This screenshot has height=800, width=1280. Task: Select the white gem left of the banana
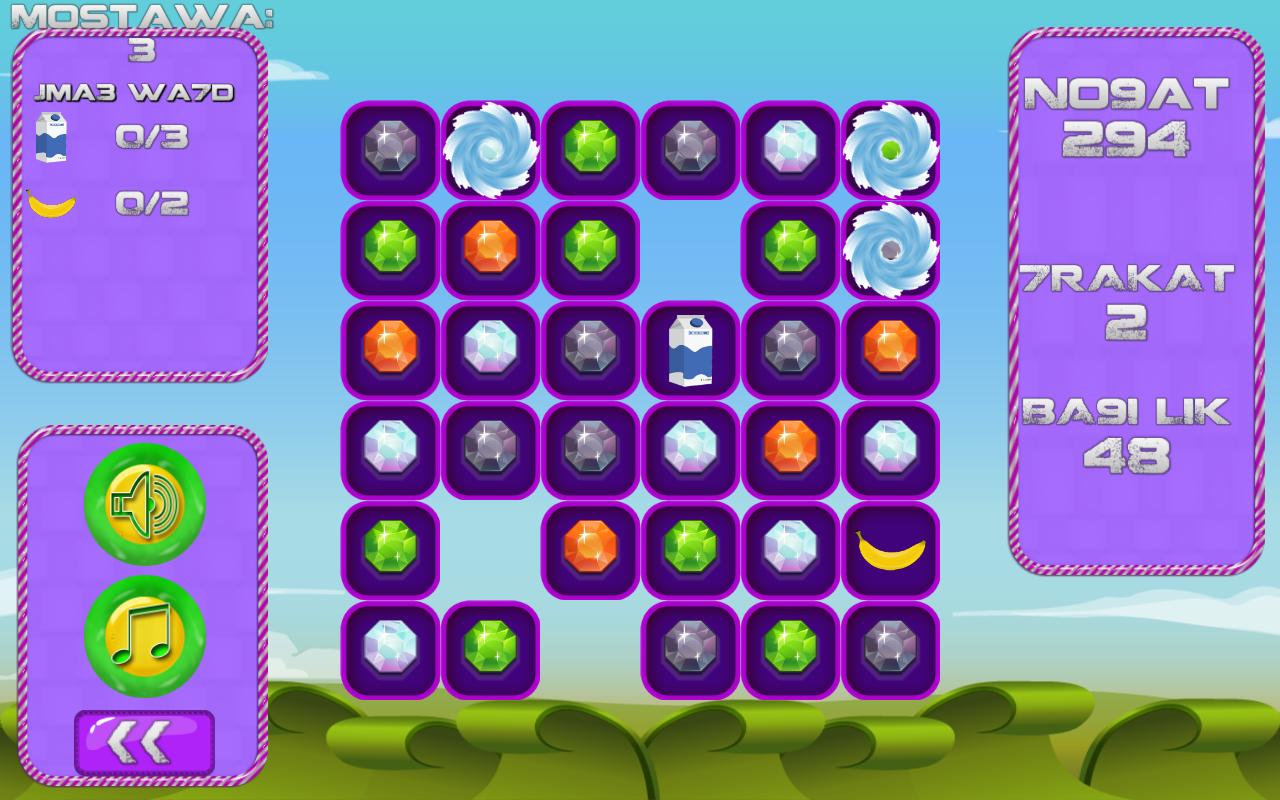(790, 550)
